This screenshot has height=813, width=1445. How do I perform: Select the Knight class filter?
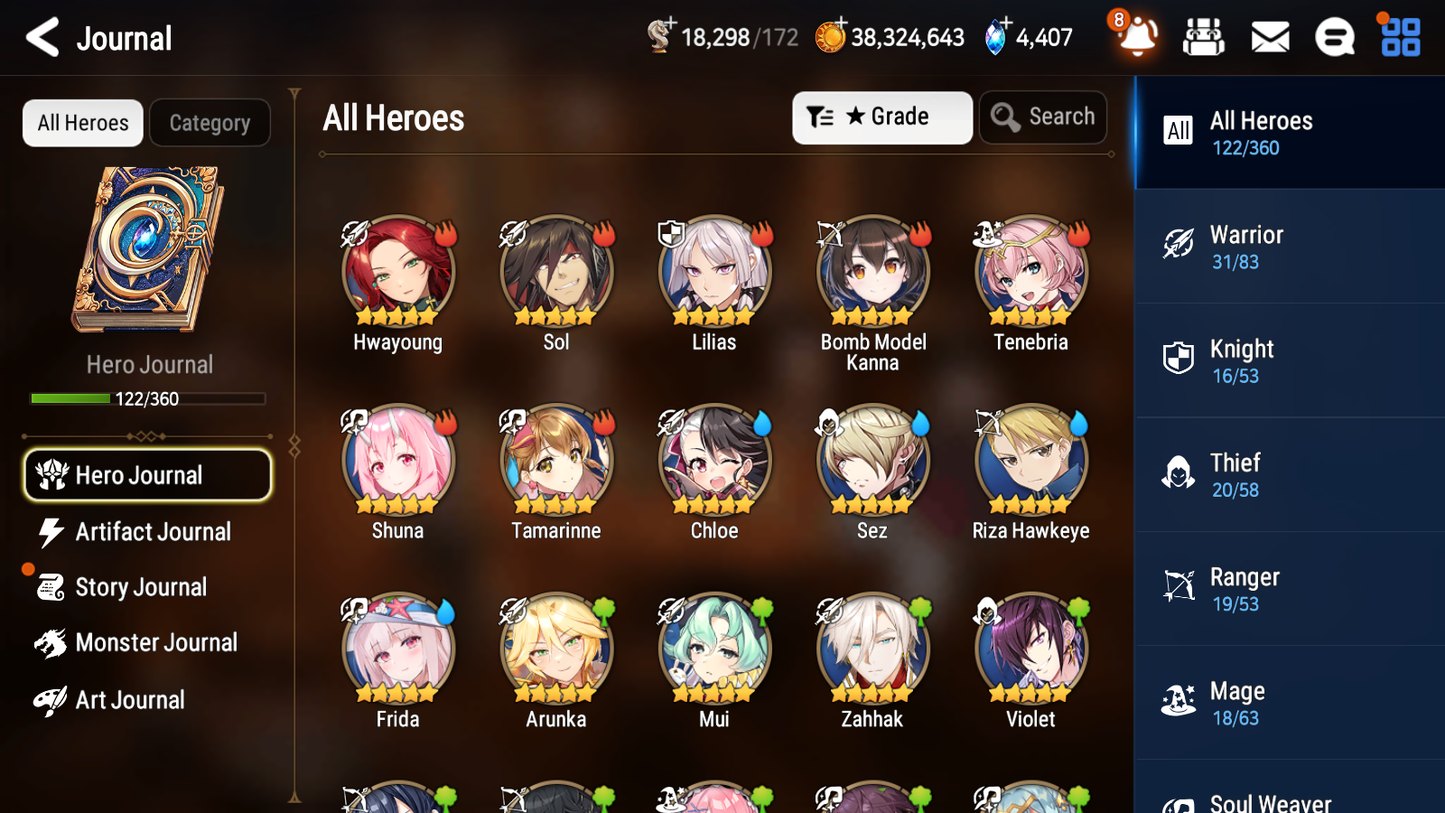click(x=1289, y=360)
